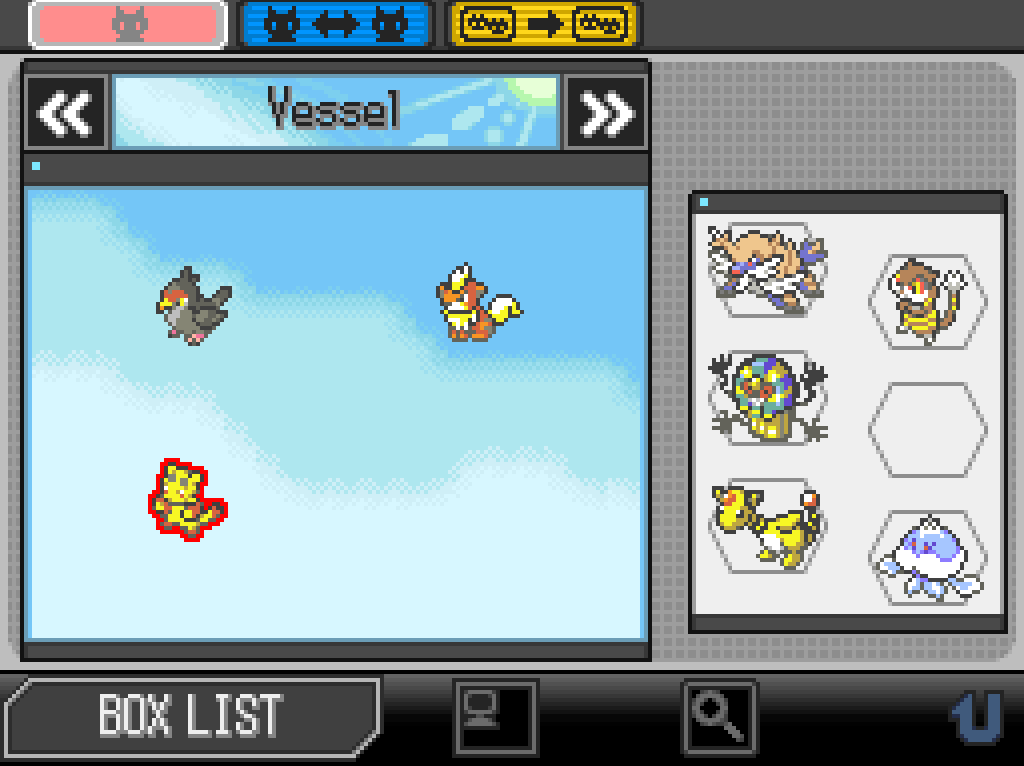Go to the next box with right arrows
Viewport: 1024px width, 766px height.
(606, 113)
